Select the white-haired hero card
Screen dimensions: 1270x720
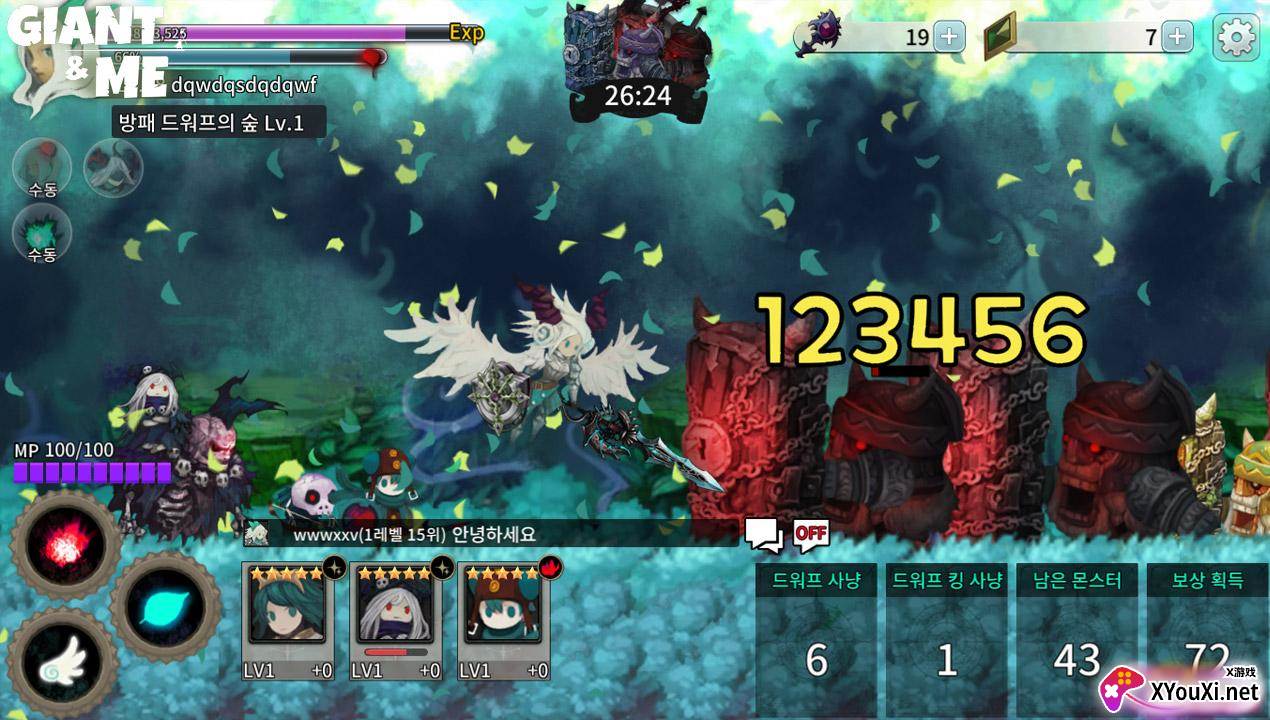pyautogui.click(x=395, y=620)
